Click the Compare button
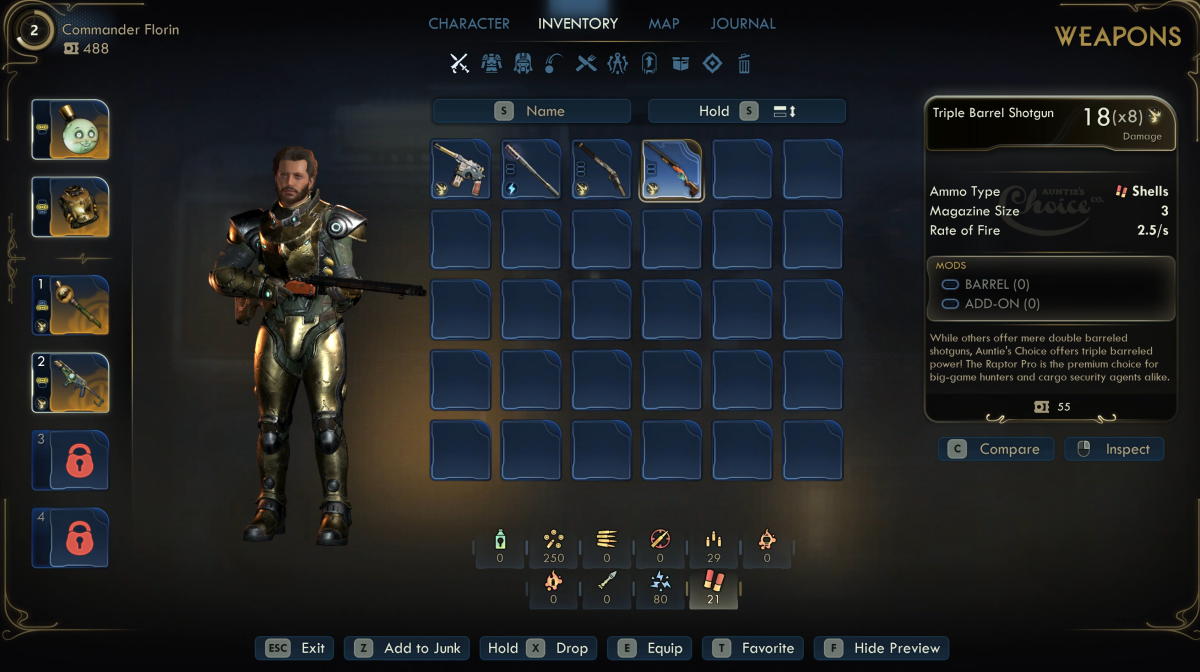1200x672 pixels. [x=996, y=449]
